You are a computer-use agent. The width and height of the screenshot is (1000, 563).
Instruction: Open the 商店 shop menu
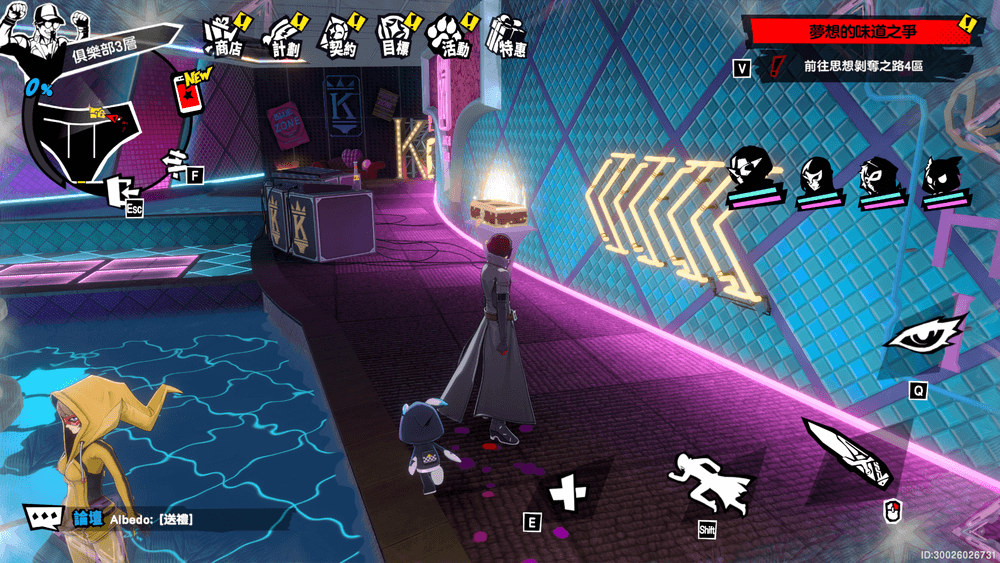tap(221, 37)
